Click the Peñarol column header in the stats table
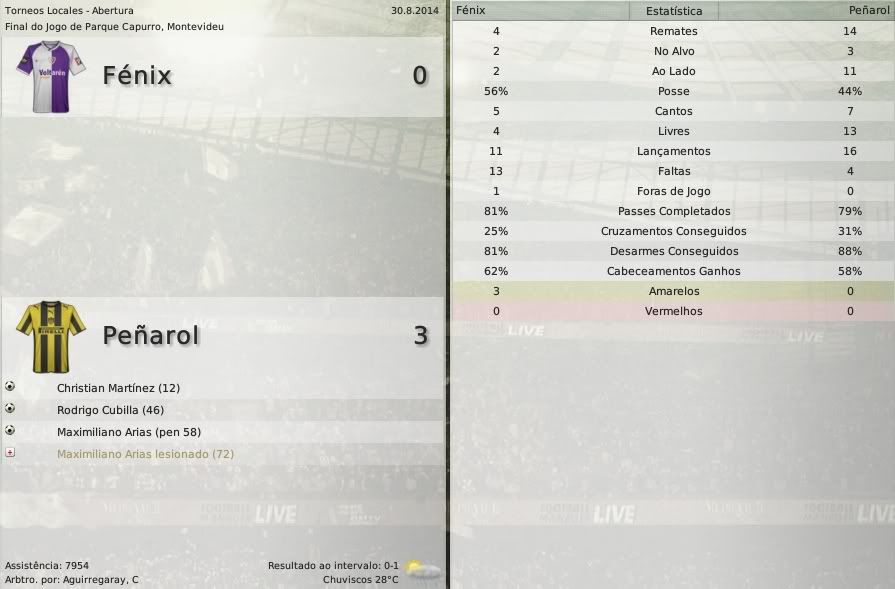Screen dimensions: 895x589 pyautogui.click(x=867, y=10)
